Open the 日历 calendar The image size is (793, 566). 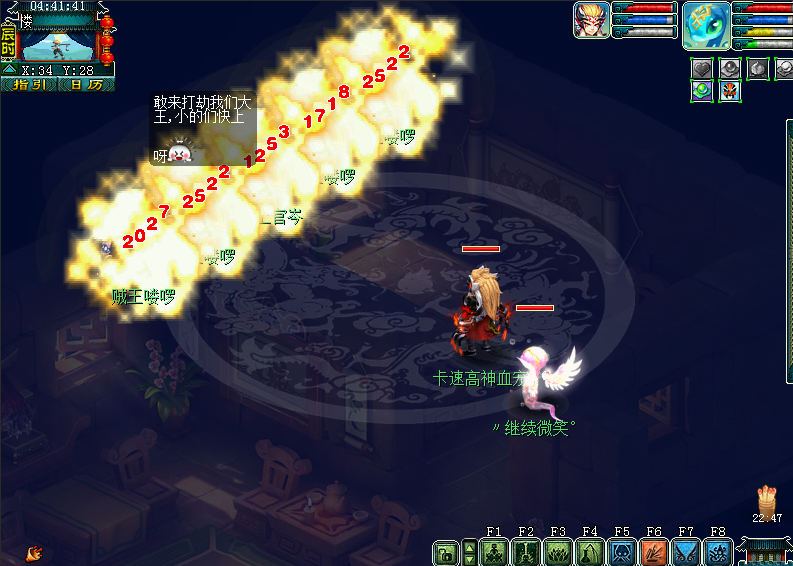86,85
